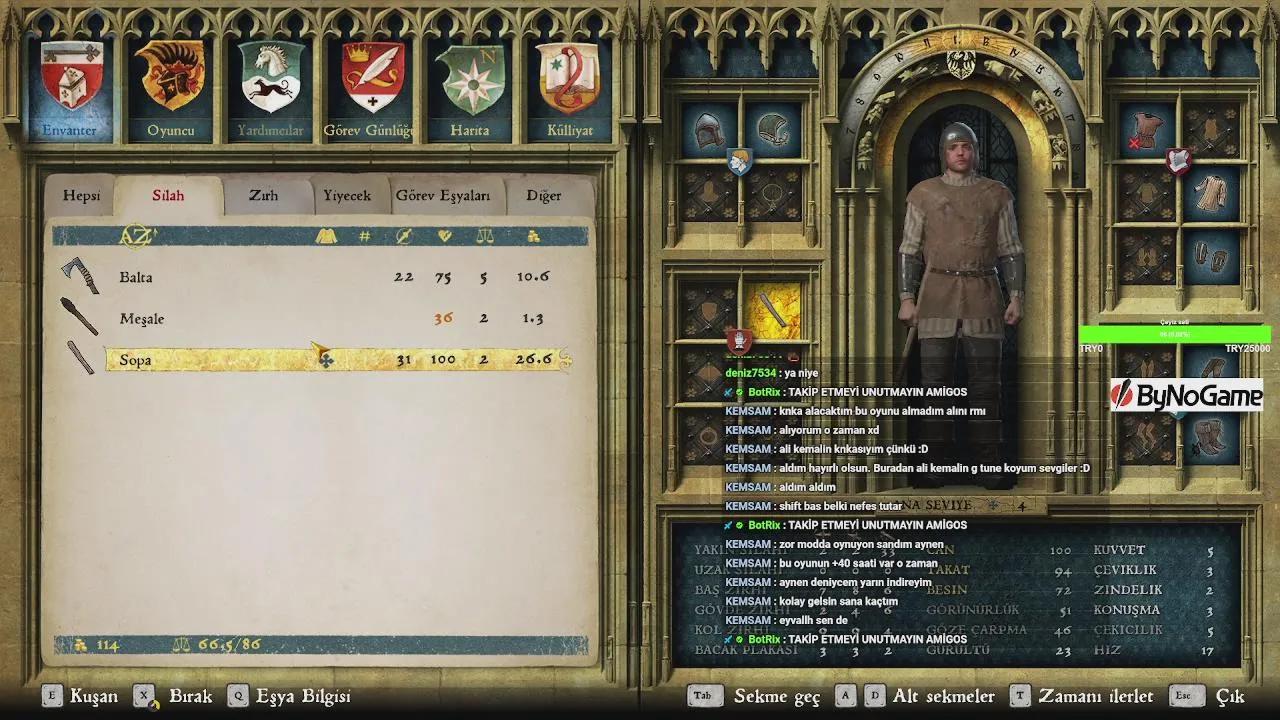1280x720 pixels.
Task: Click the hood slot next to the helmet
Action: (x=772, y=128)
